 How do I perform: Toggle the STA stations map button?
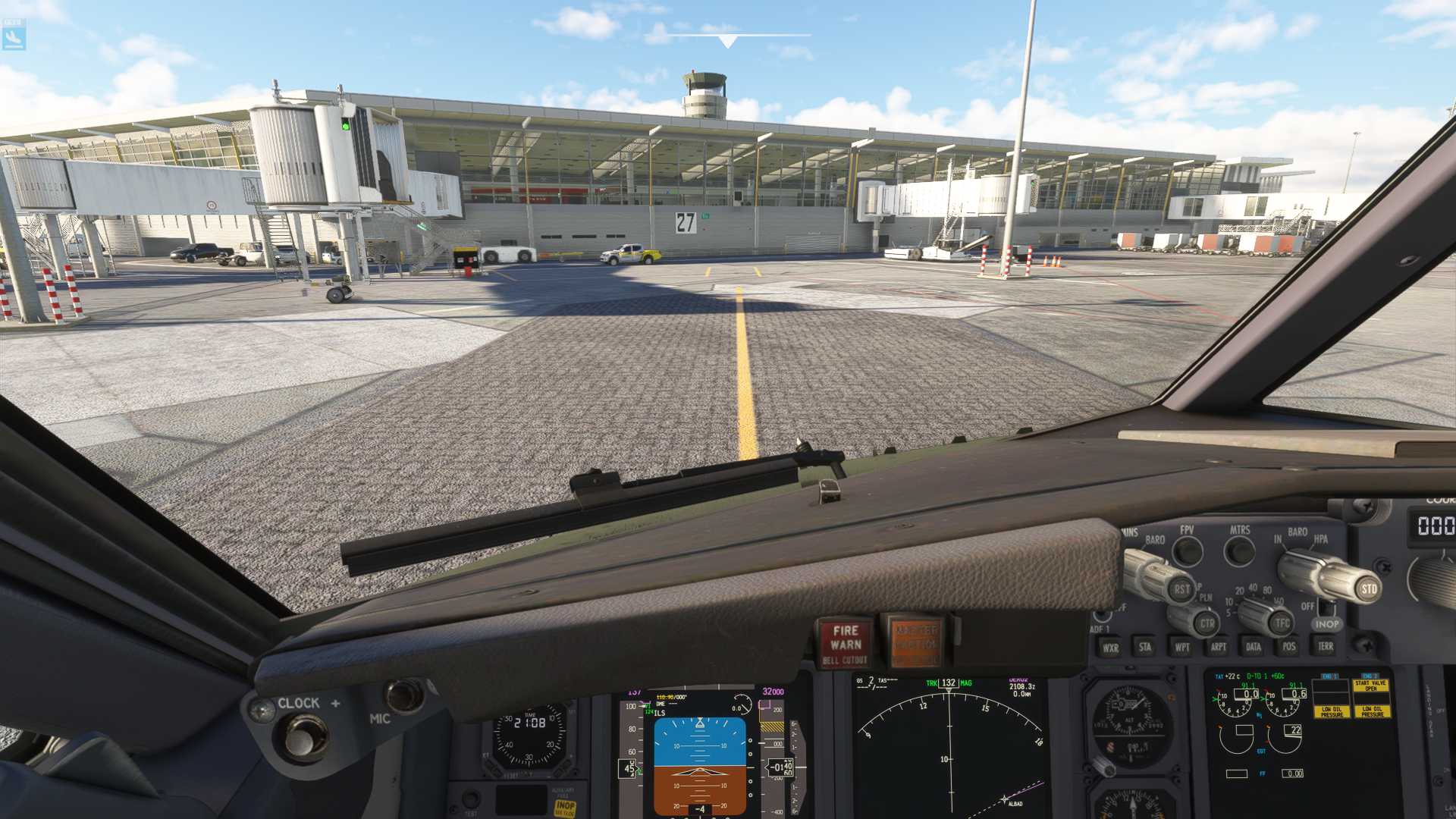coord(1144,647)
